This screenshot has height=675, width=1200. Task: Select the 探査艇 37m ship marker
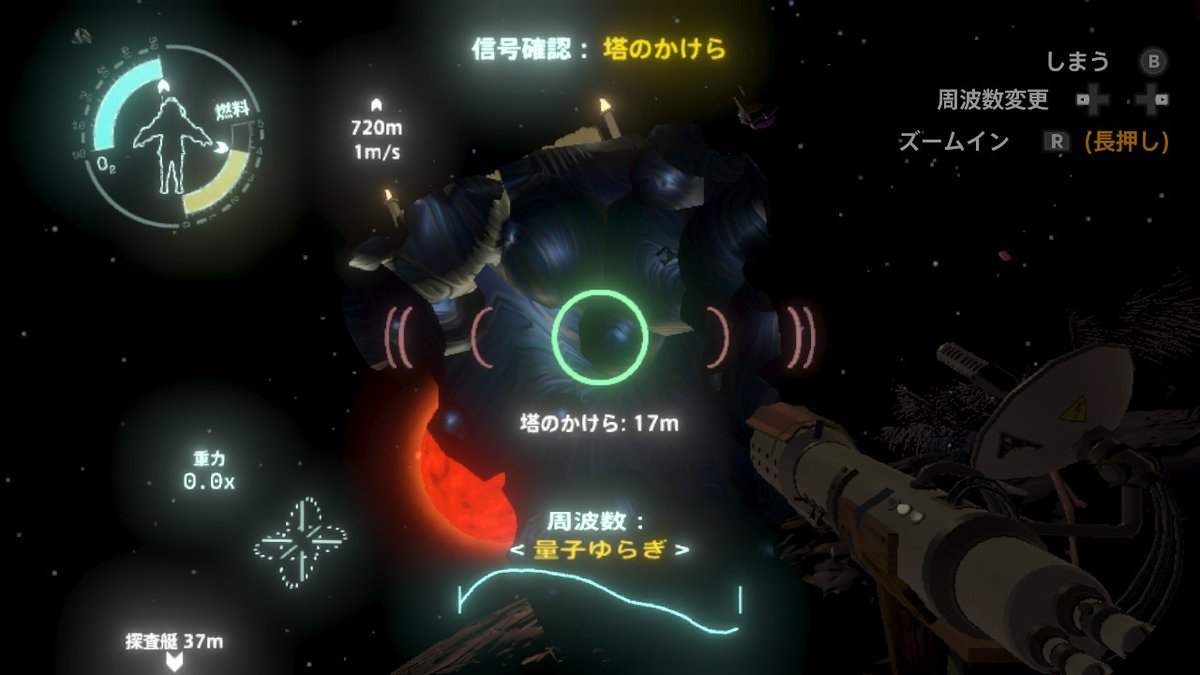click(174, 648)
